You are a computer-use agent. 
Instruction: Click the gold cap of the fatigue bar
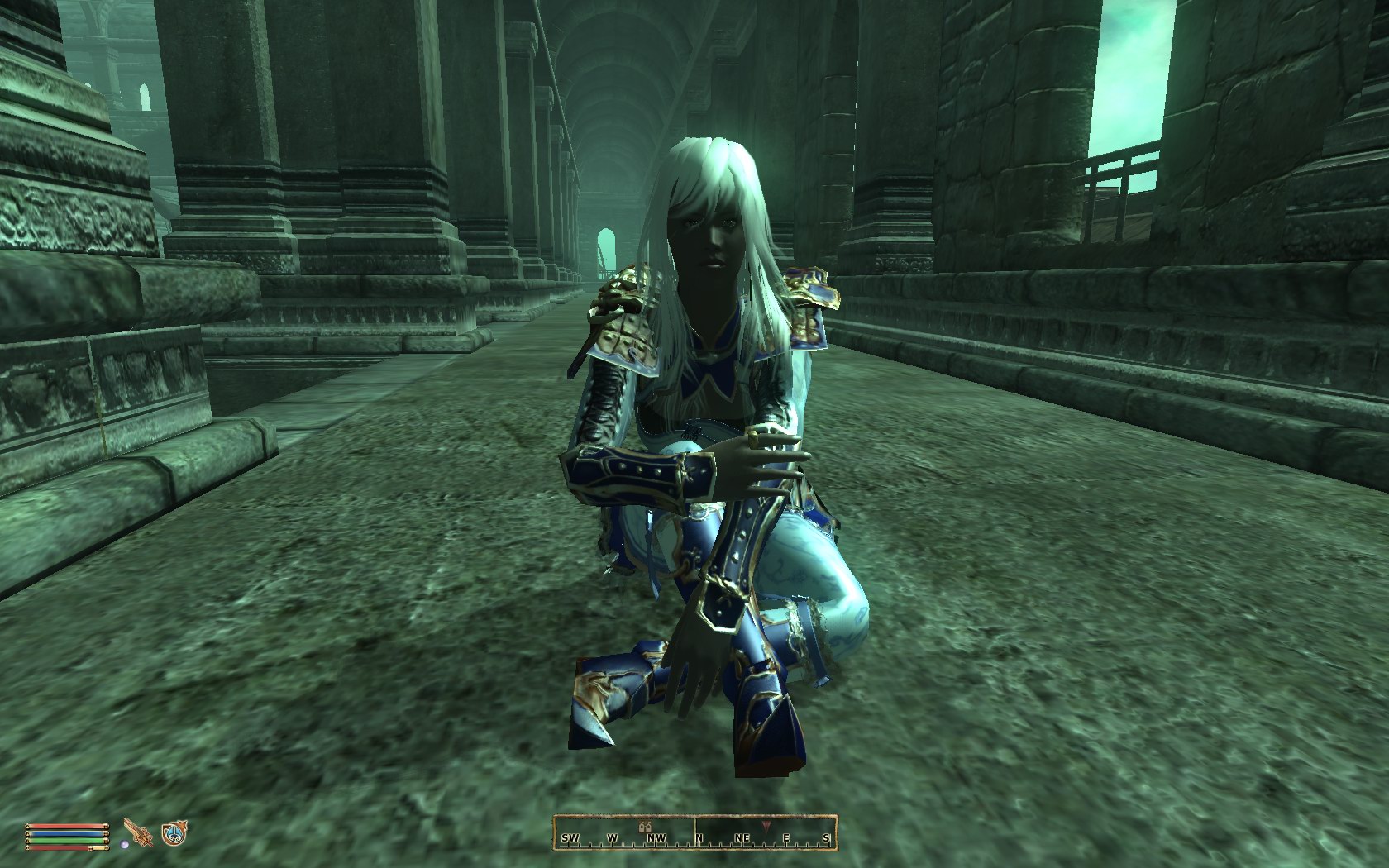[x=107, y=841]
